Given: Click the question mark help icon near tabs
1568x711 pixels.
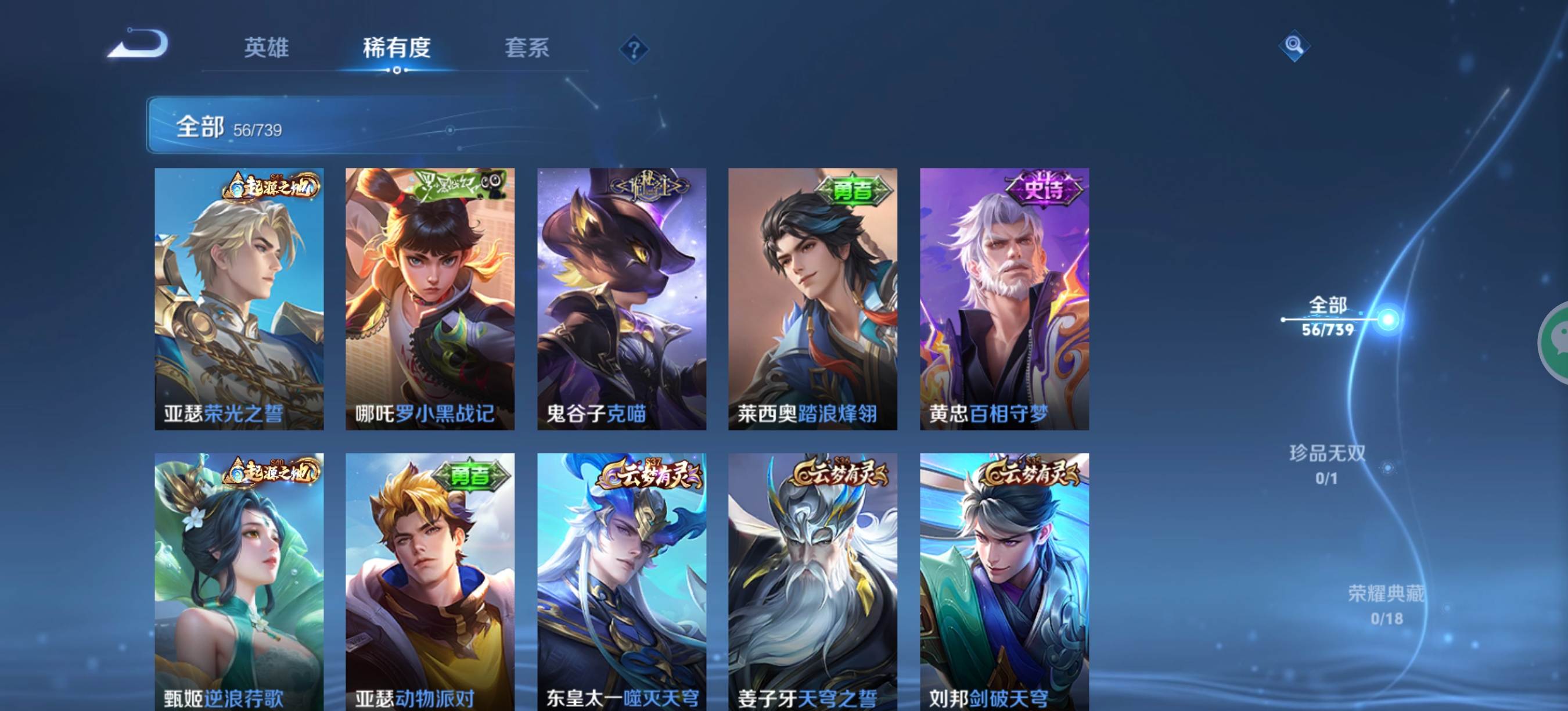Looking at the screenshot, I should pos(634,50).
